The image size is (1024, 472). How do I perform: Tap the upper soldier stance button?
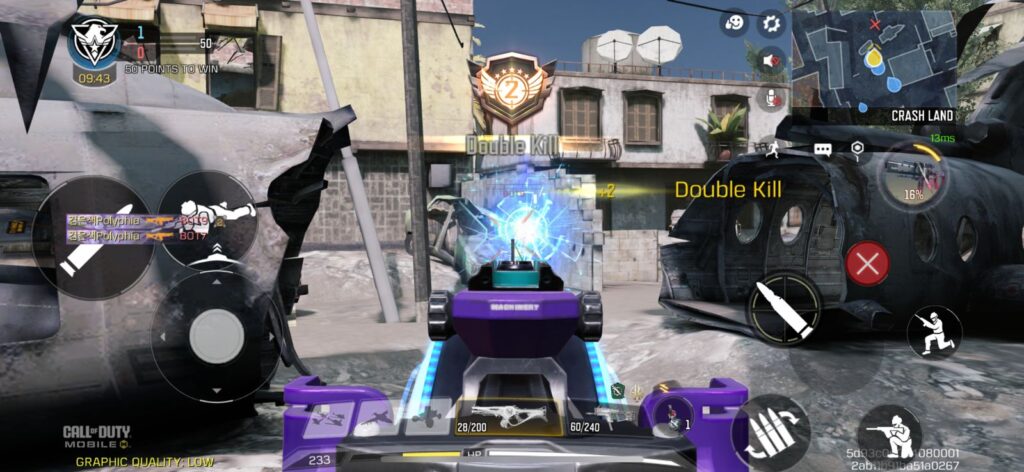click(934, 332)
